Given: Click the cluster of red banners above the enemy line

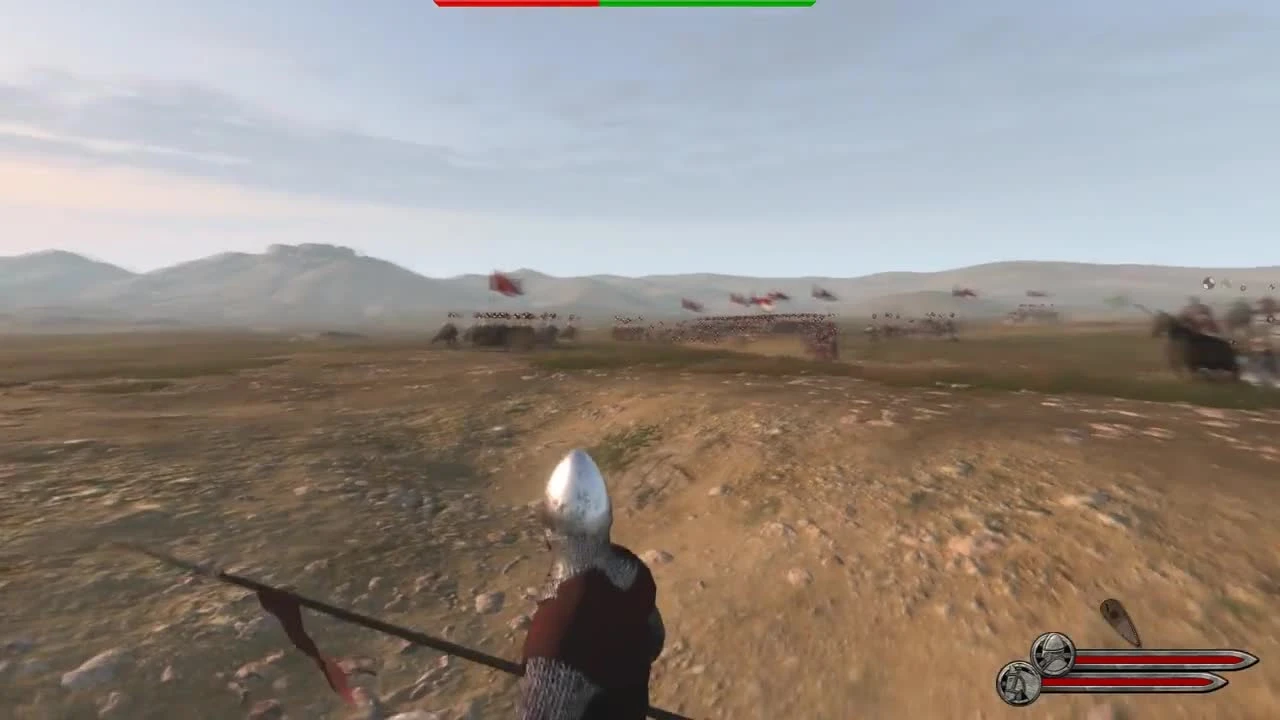Looking at the screenshot, I should coord(760,297).
